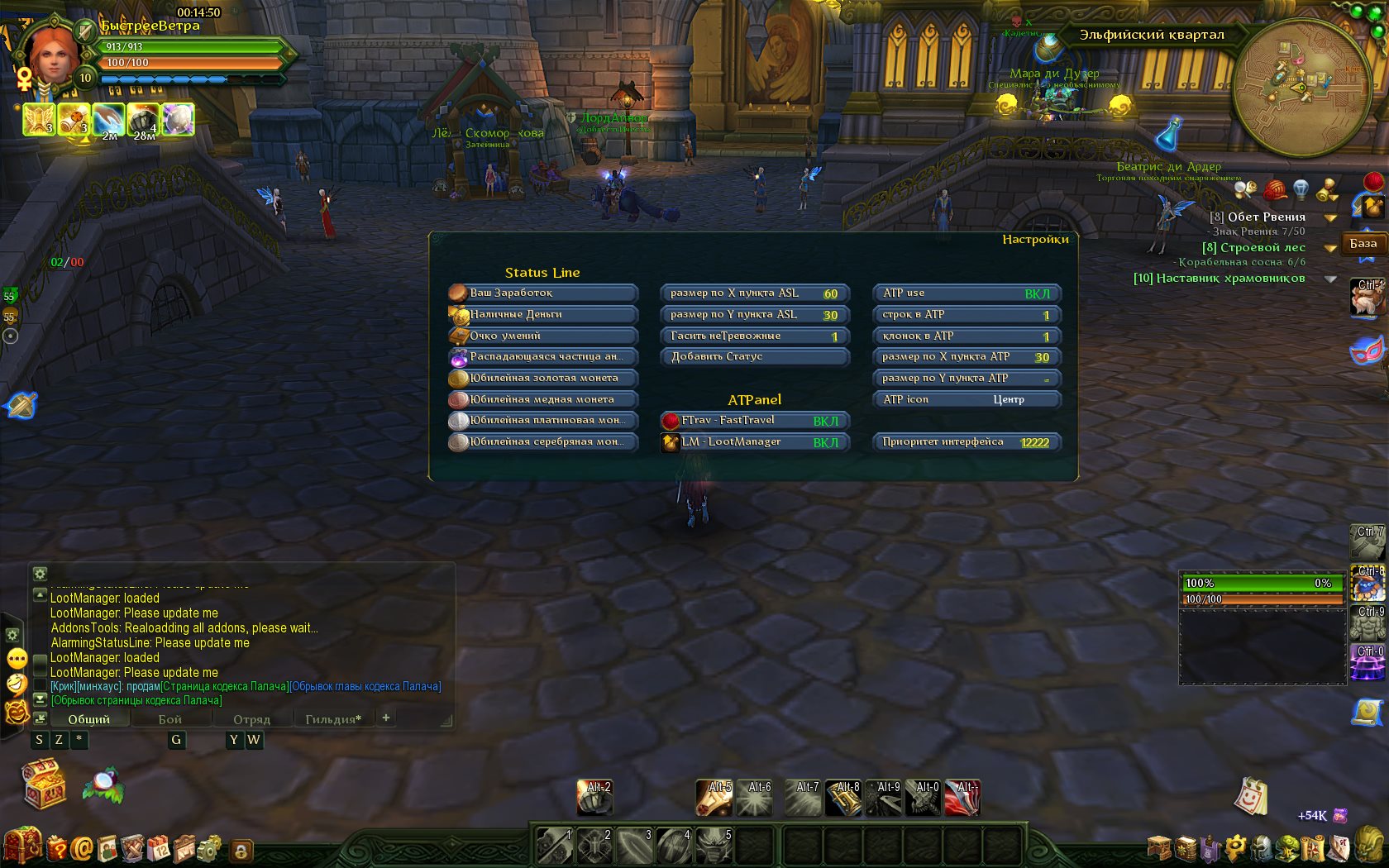Image resolution: width=1389 pixels, height=868 pixels.
Task: Toggle LM - LootManager addon setting
Action: 754,442
